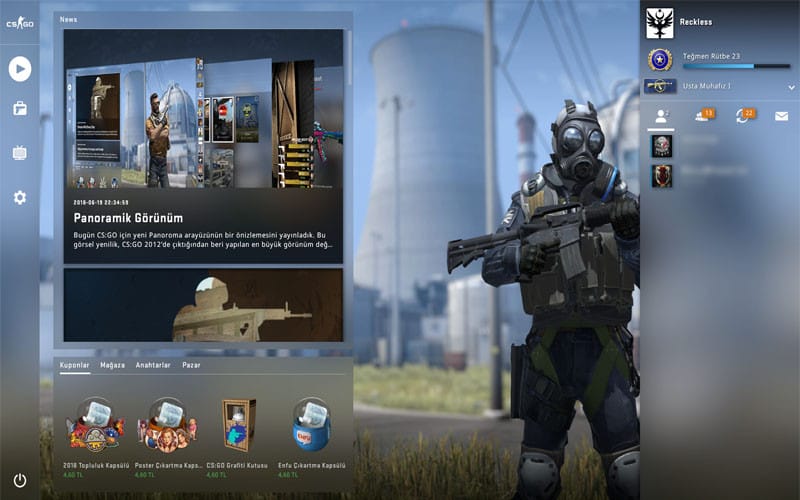The width and height of the screenshot is (800, 500).
Task: Open the second news thumbnail below
Action: (x=203, y=304)
